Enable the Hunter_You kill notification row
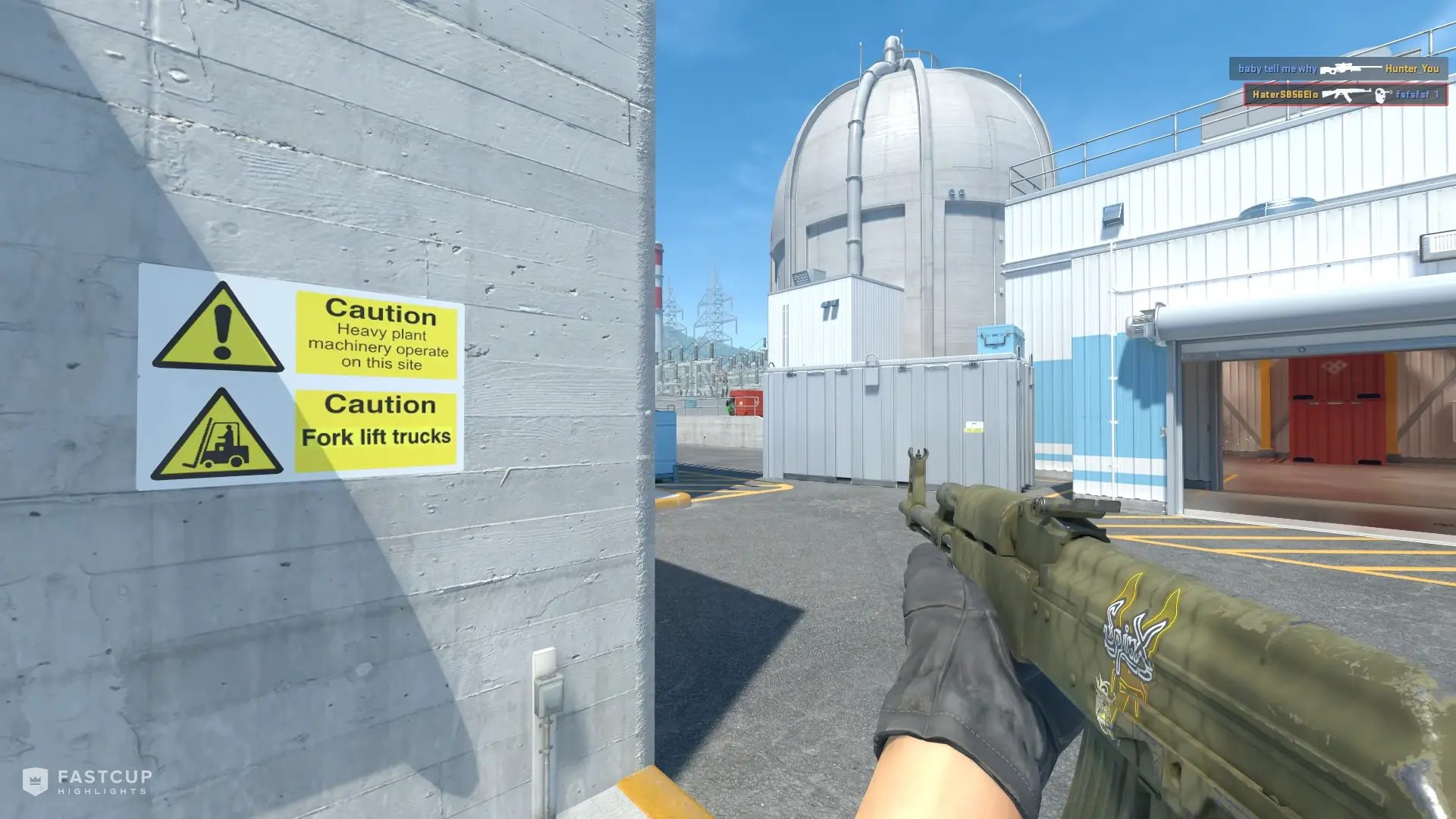This screenshot has width=1456, height=819. tap(1342, 68)
